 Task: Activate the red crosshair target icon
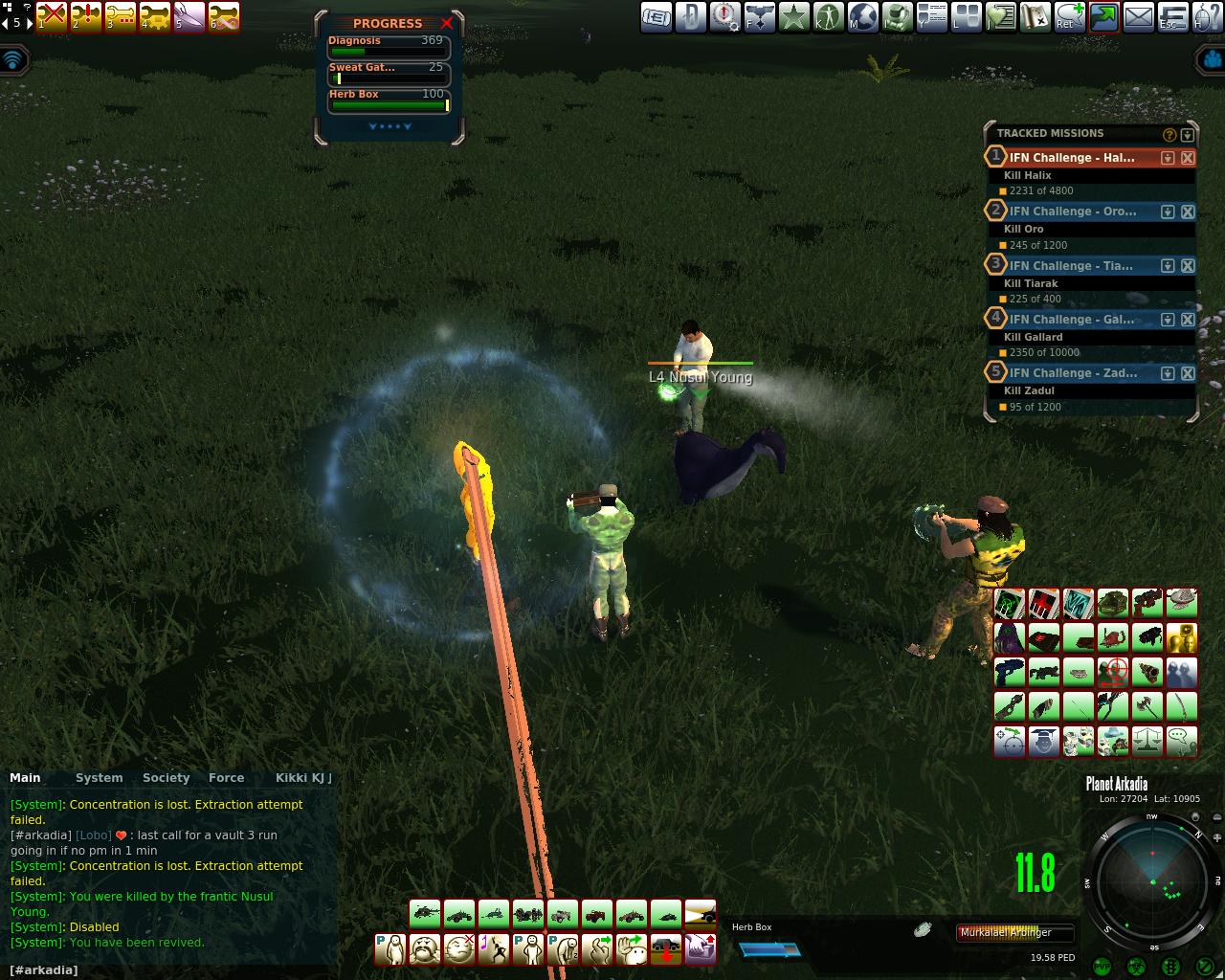point(1113,673)
